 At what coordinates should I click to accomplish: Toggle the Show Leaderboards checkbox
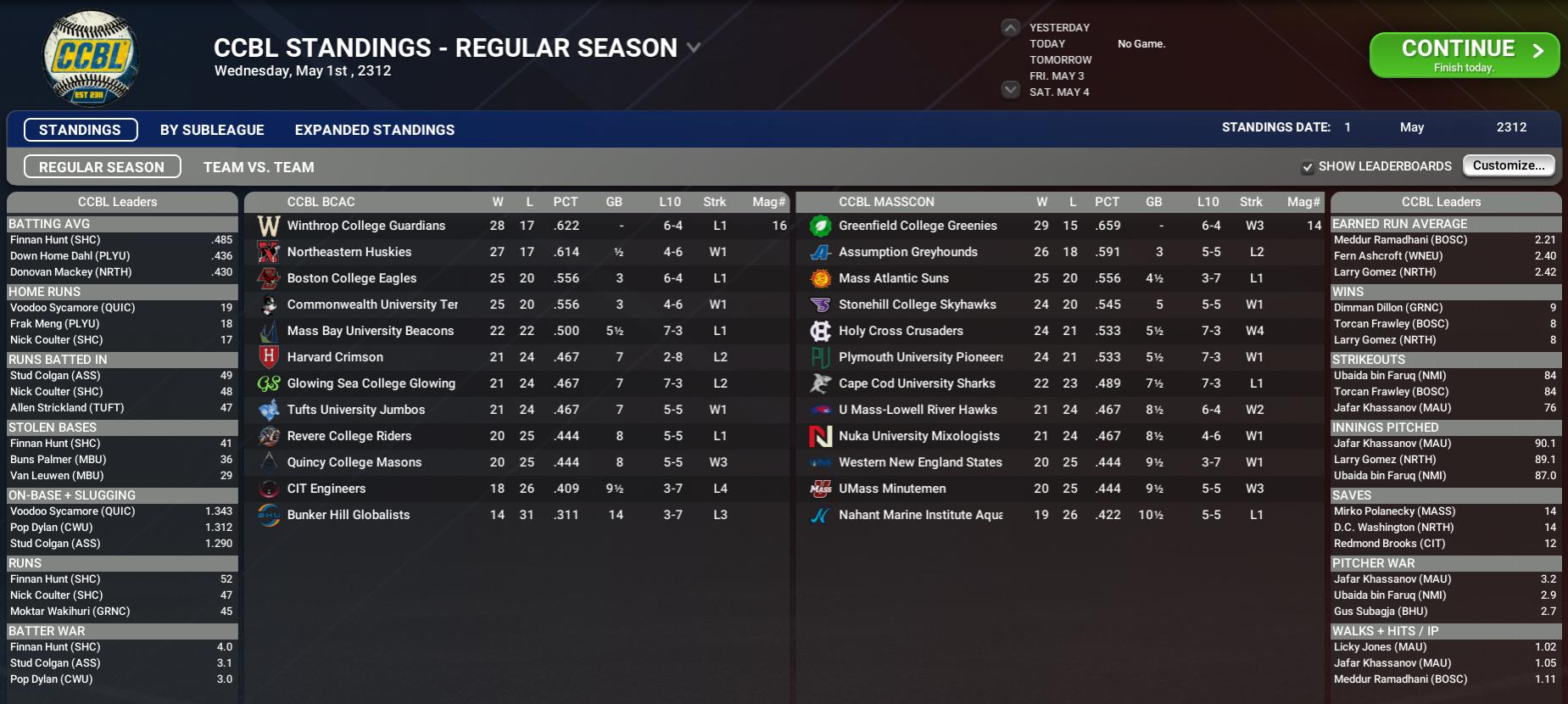click(x=1308, y=167)
